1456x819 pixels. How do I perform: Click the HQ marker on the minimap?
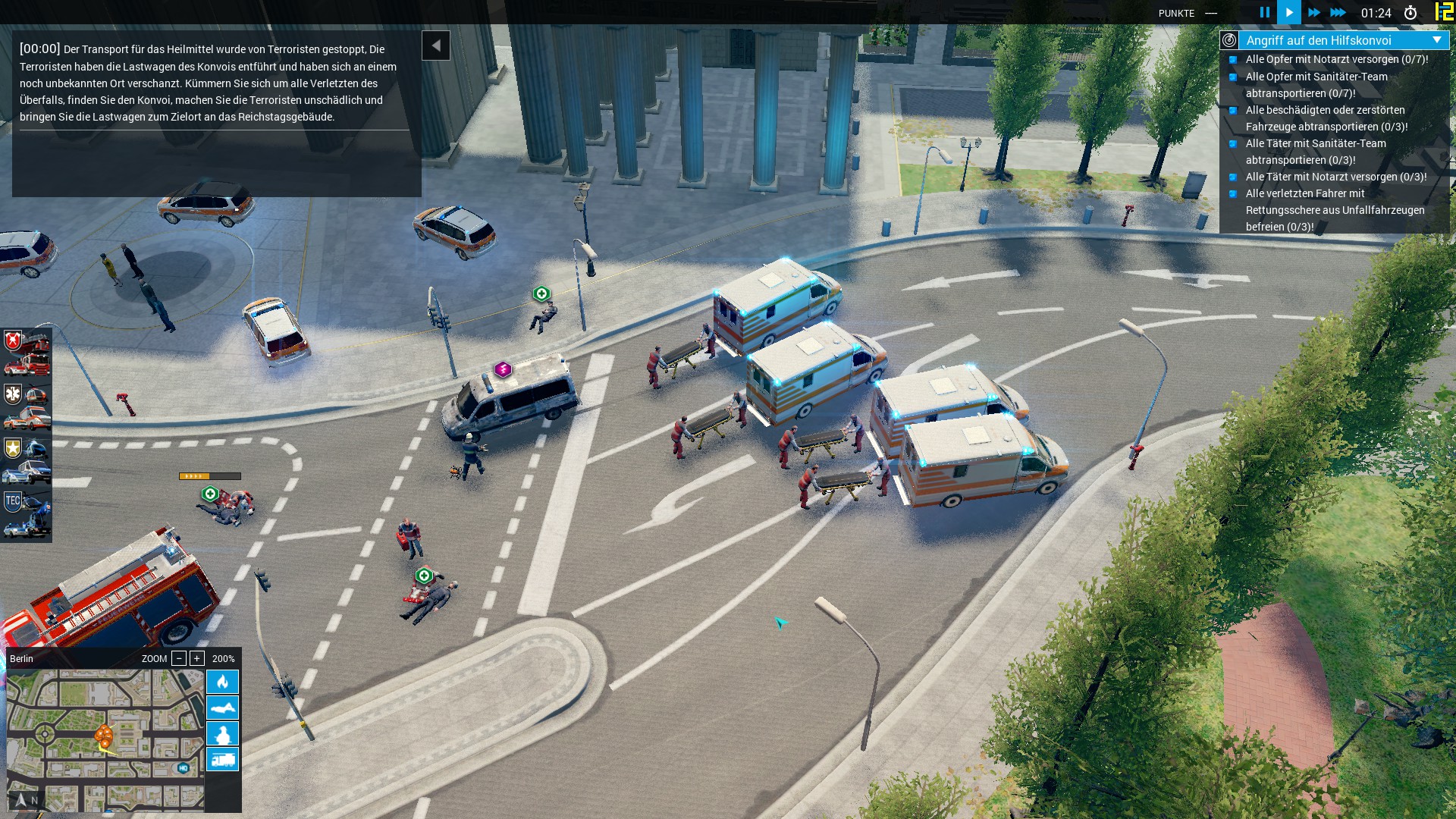[x=183, y=767]
